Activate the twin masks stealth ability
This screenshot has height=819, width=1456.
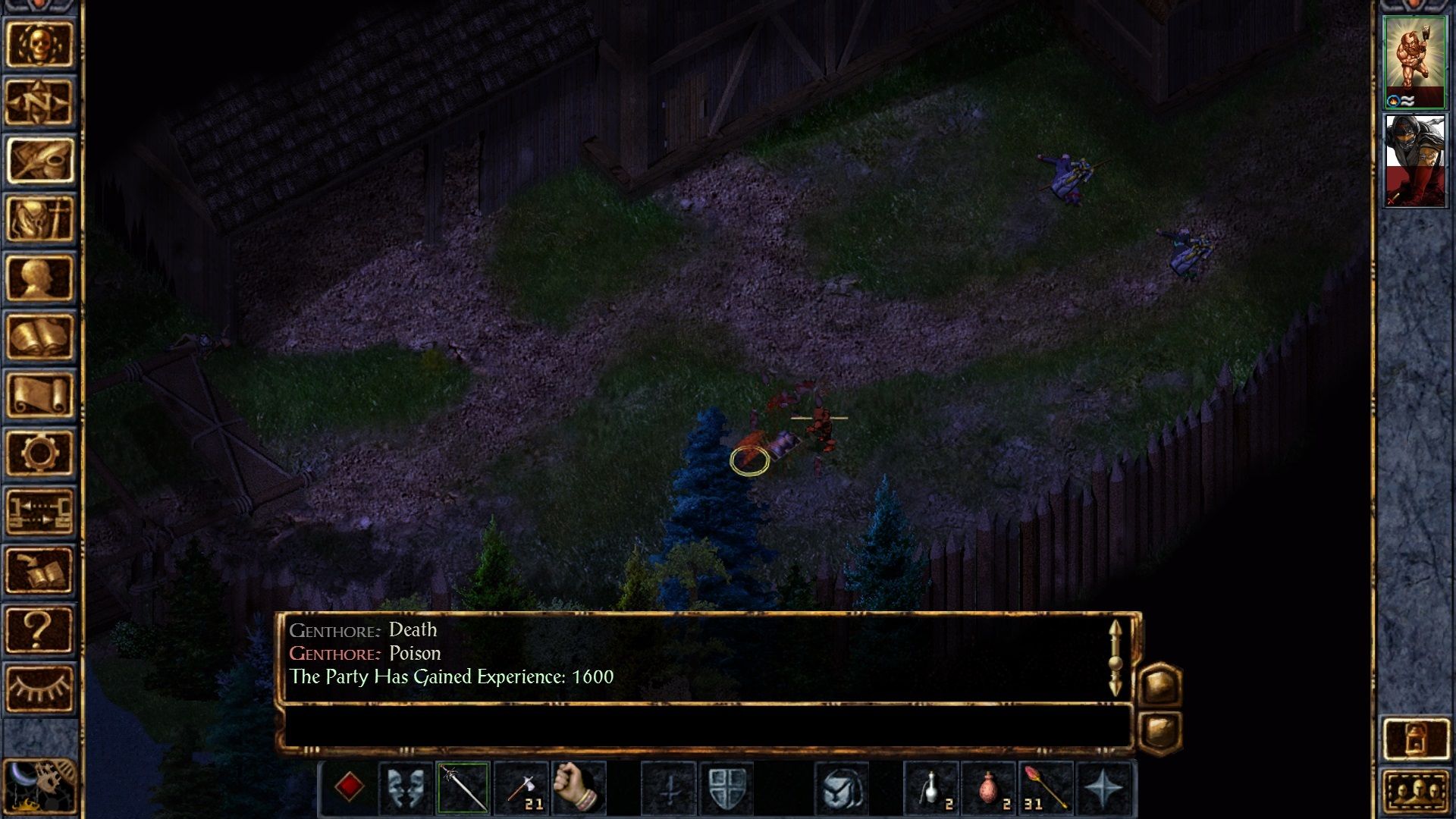tap(405, 787)
